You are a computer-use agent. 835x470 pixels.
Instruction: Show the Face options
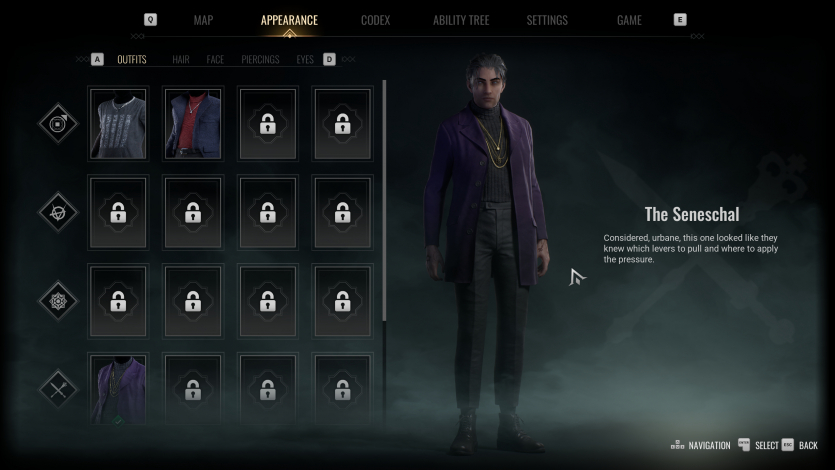[x=215, y=60]
